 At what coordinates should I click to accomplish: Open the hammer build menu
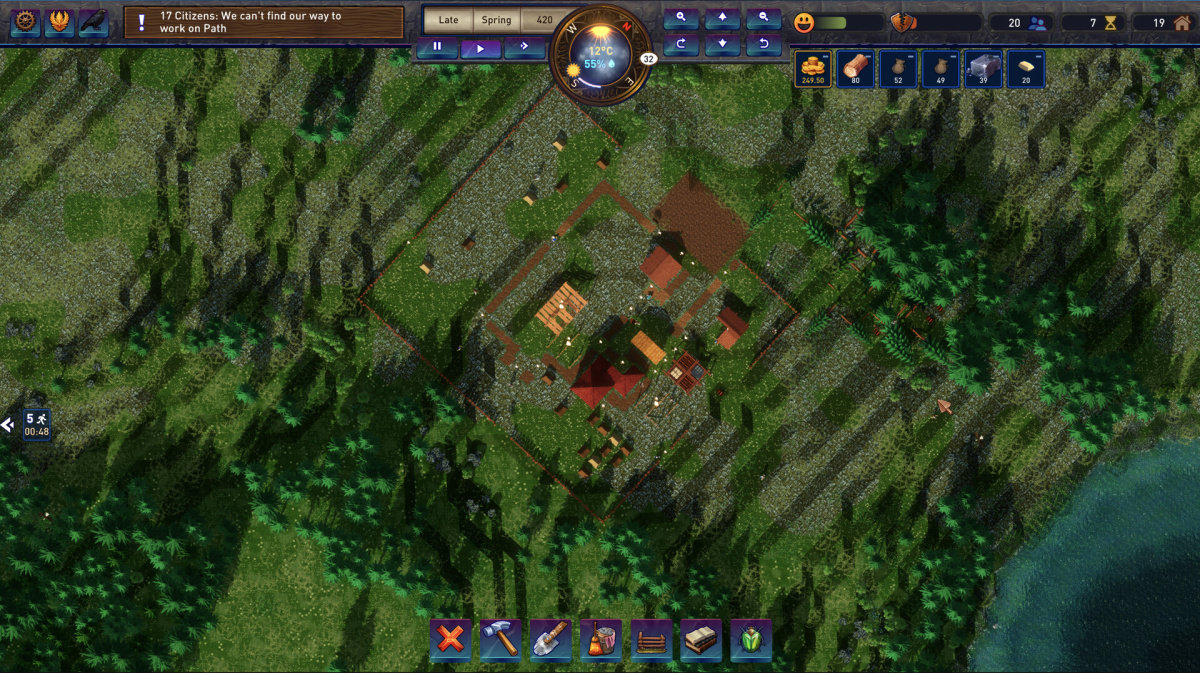[x=500, y=639]
